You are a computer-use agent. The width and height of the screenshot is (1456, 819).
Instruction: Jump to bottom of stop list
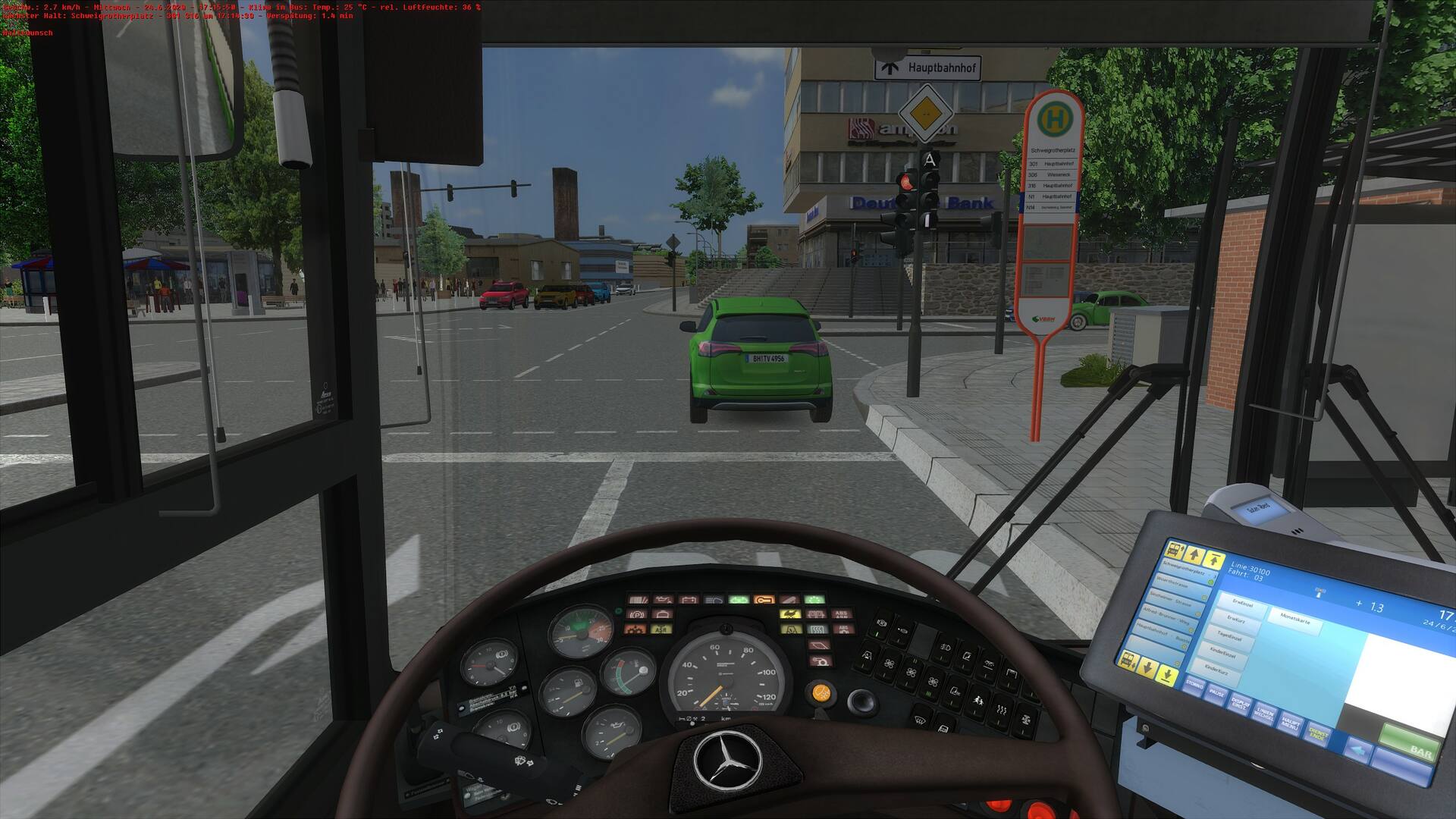tap(1168, 675)
